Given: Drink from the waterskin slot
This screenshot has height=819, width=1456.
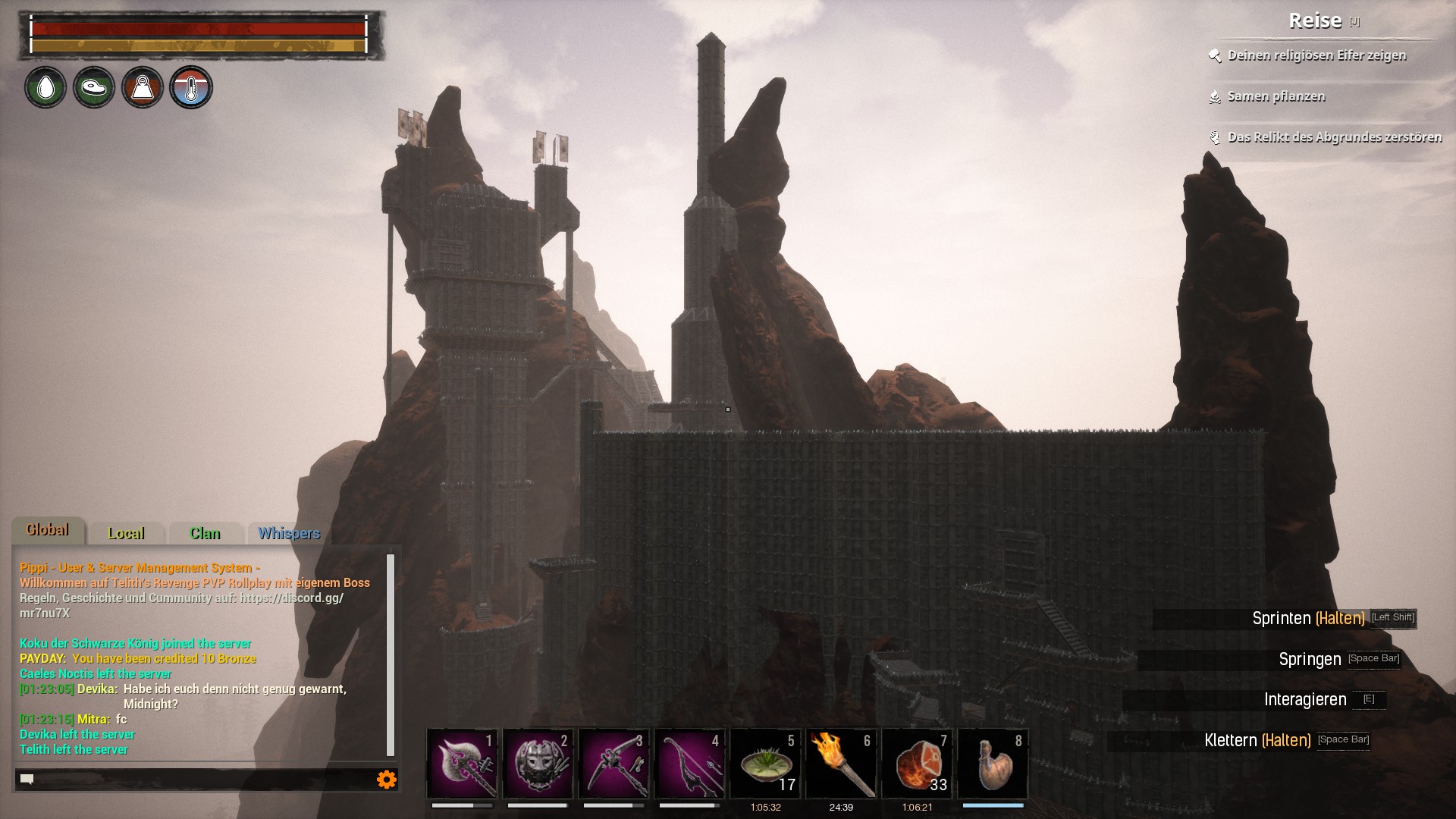Looking at the screenshot, I should (993, 764).
